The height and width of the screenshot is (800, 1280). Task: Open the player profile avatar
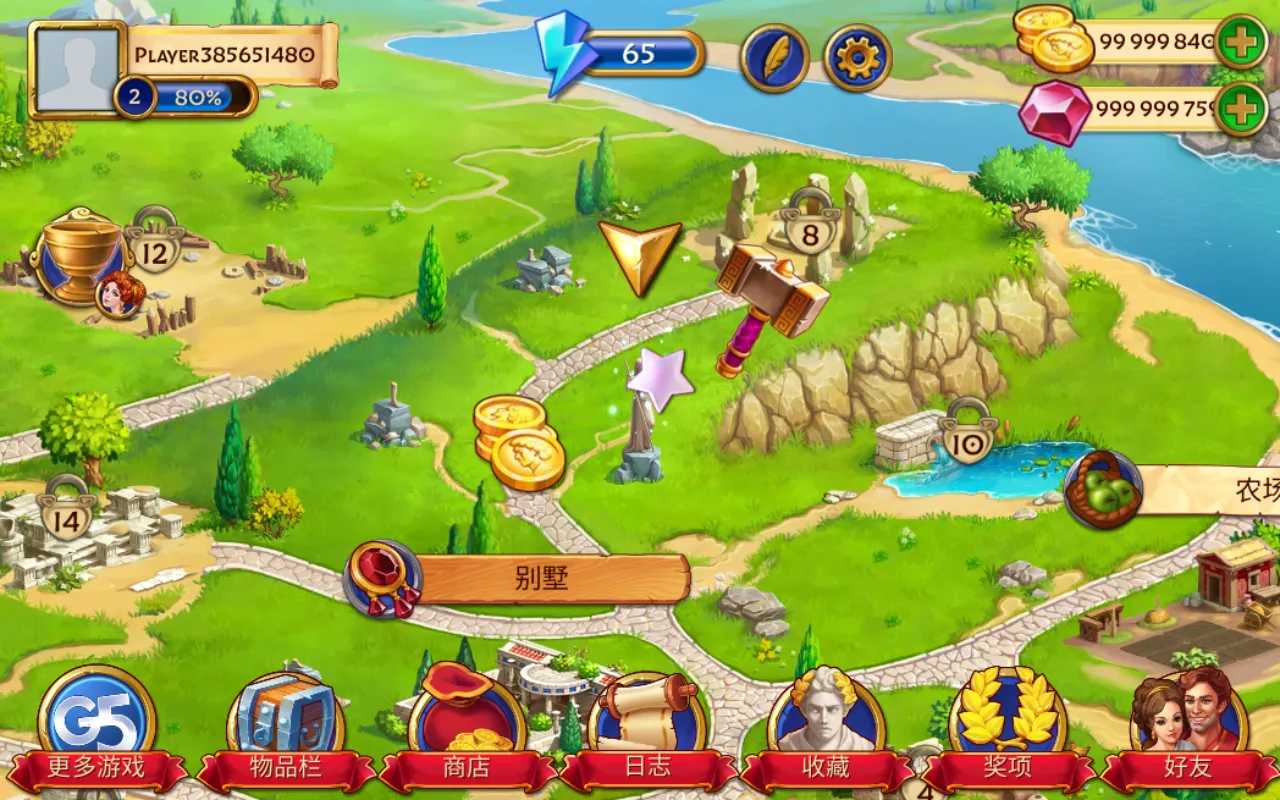[x=78, y=68]
